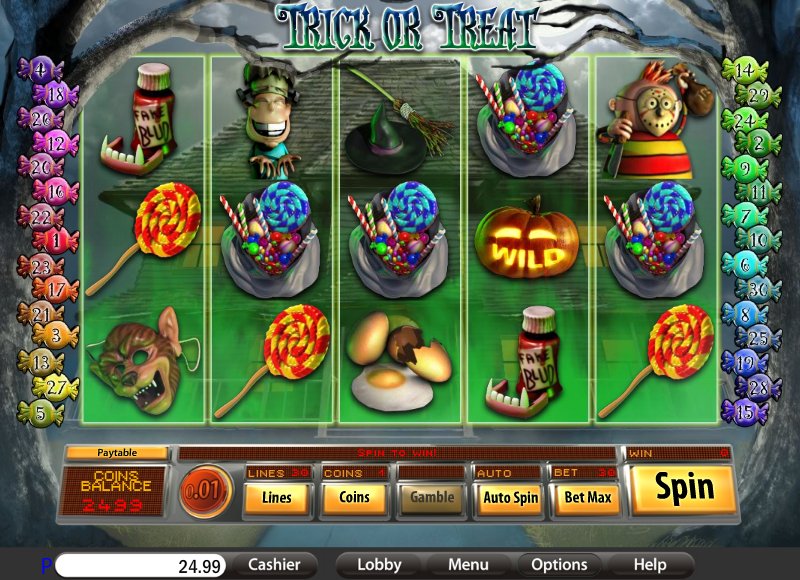Screen dimensions: 800x580
Task: Select payline candy number 4
Action: coord(40,70)
